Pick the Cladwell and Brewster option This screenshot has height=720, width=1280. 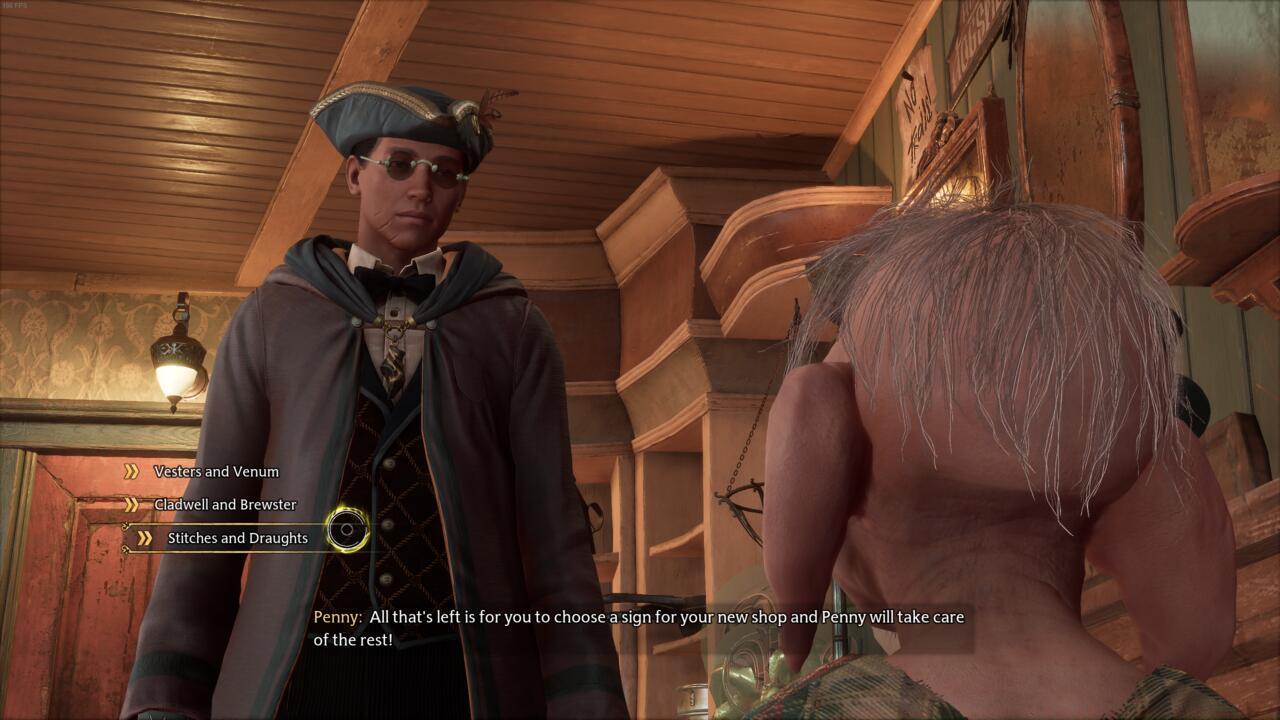pos(225,505)
